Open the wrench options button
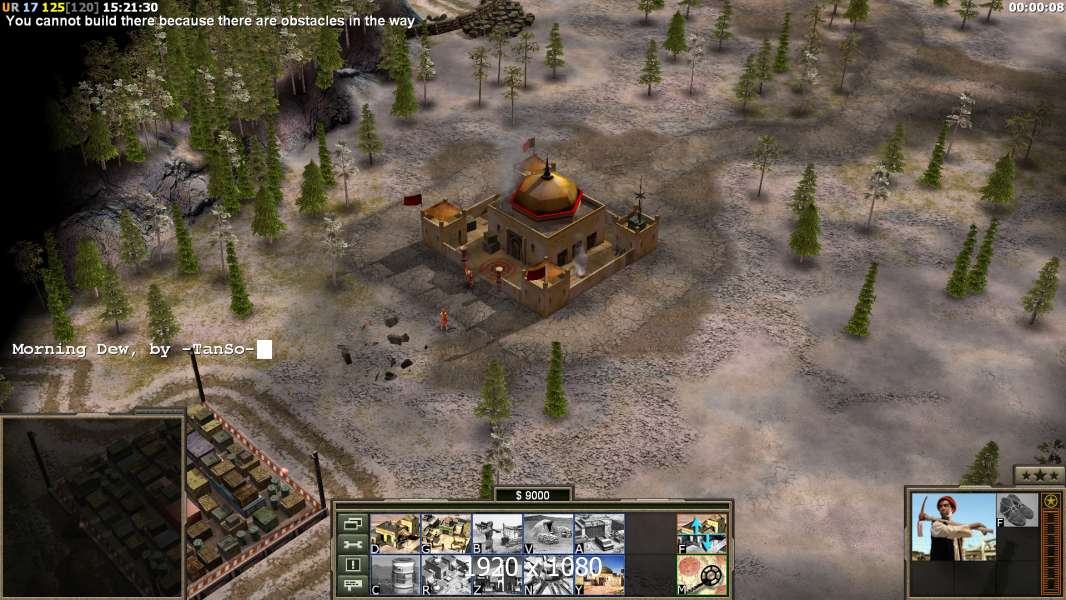Screen dimensions: 1066x600 [351, 544]
